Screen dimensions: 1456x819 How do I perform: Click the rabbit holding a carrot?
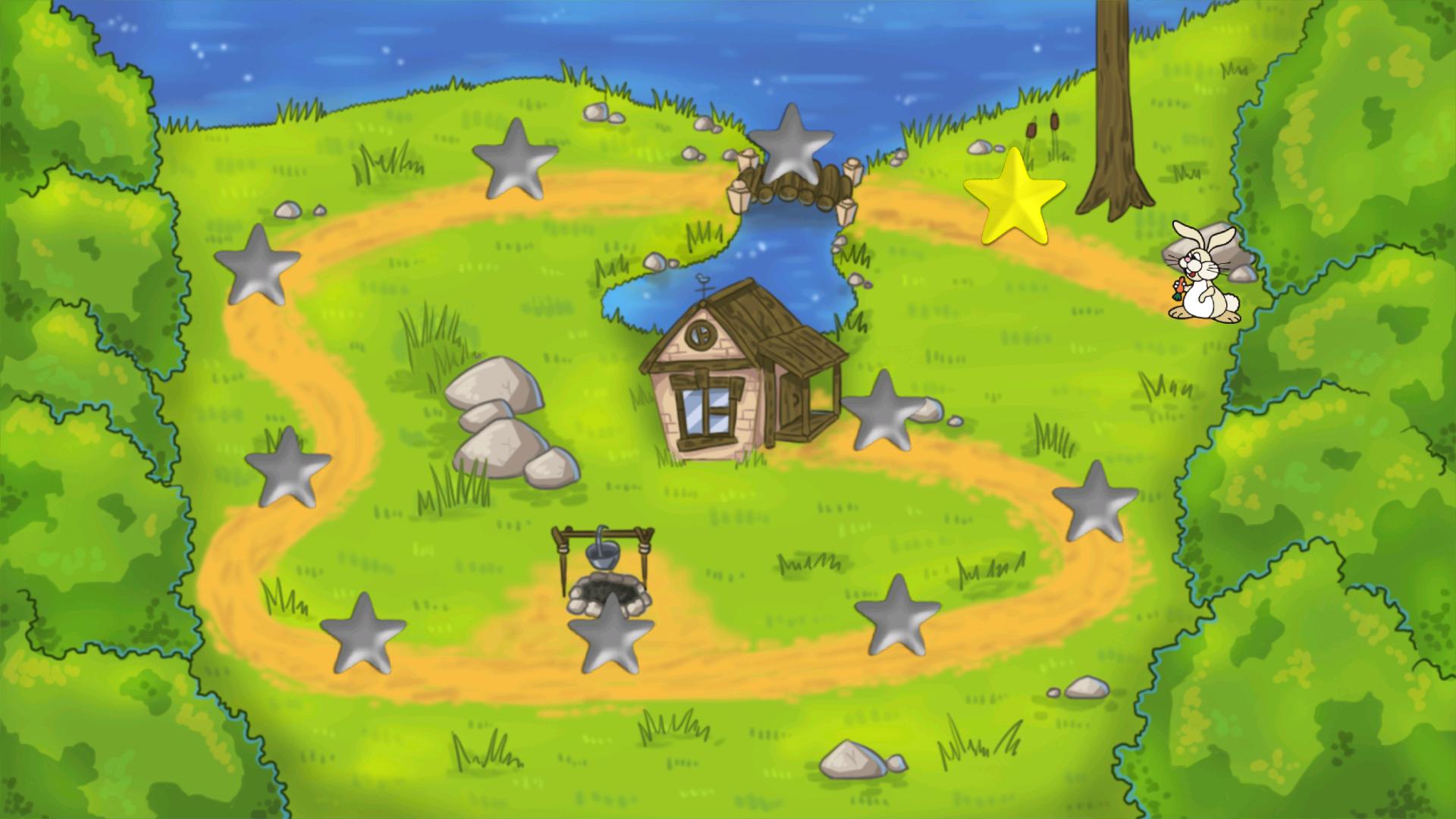coord(1202,281)
